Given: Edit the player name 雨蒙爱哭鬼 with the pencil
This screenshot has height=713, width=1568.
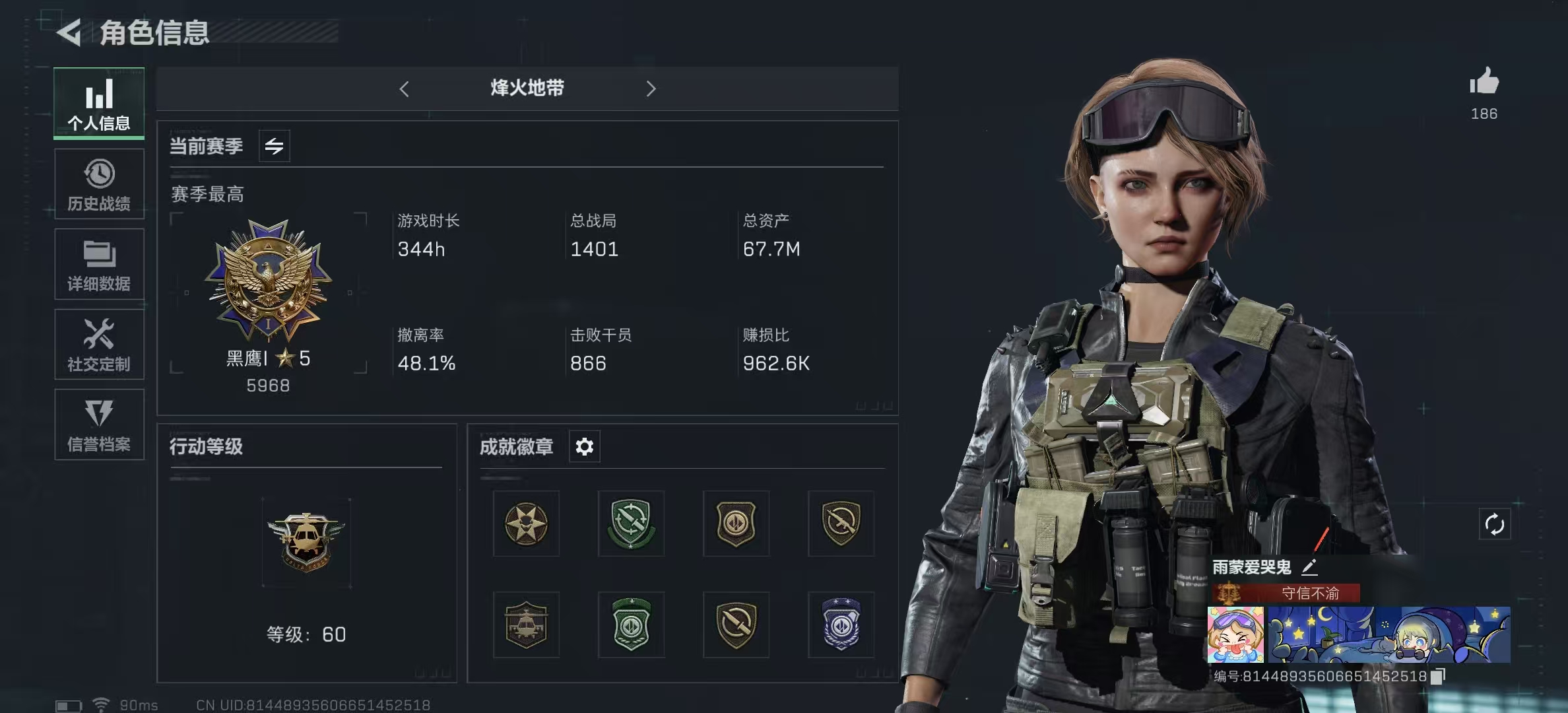Looking at the screenshot, I should tap(1309, 567).
